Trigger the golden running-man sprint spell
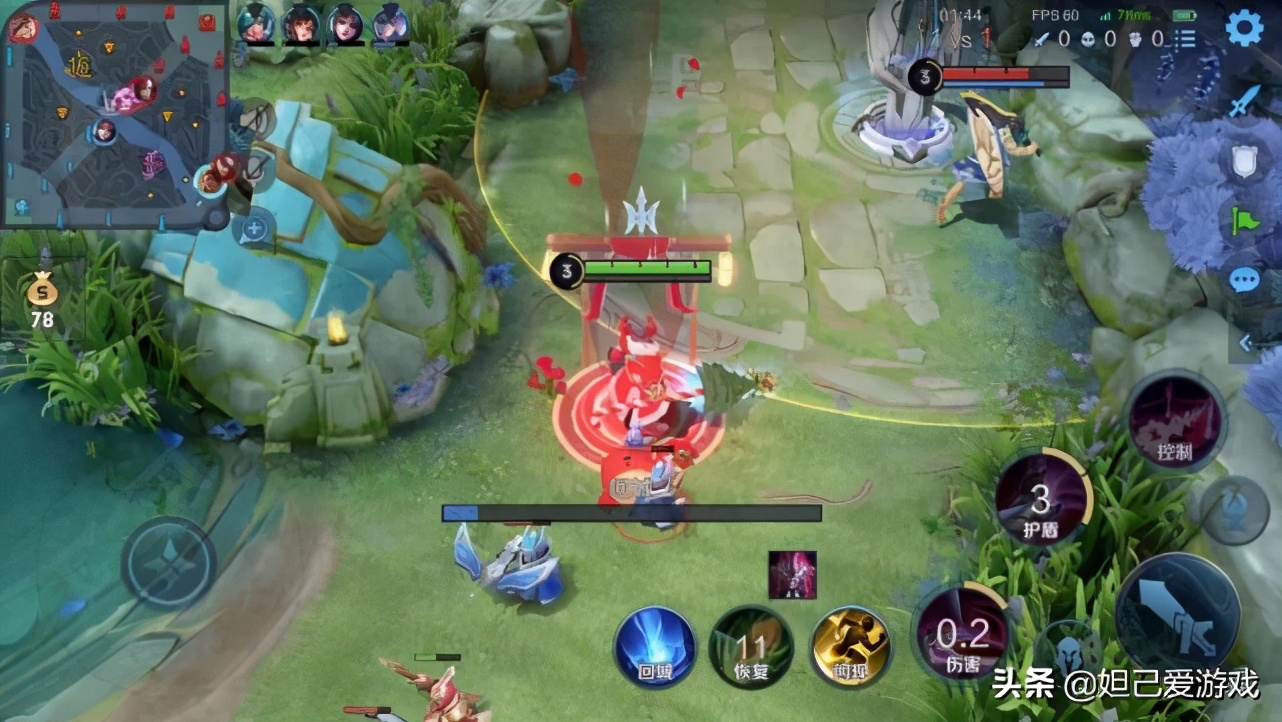Viewport: 1282px width, 722px height. click(x=850, y=646)
